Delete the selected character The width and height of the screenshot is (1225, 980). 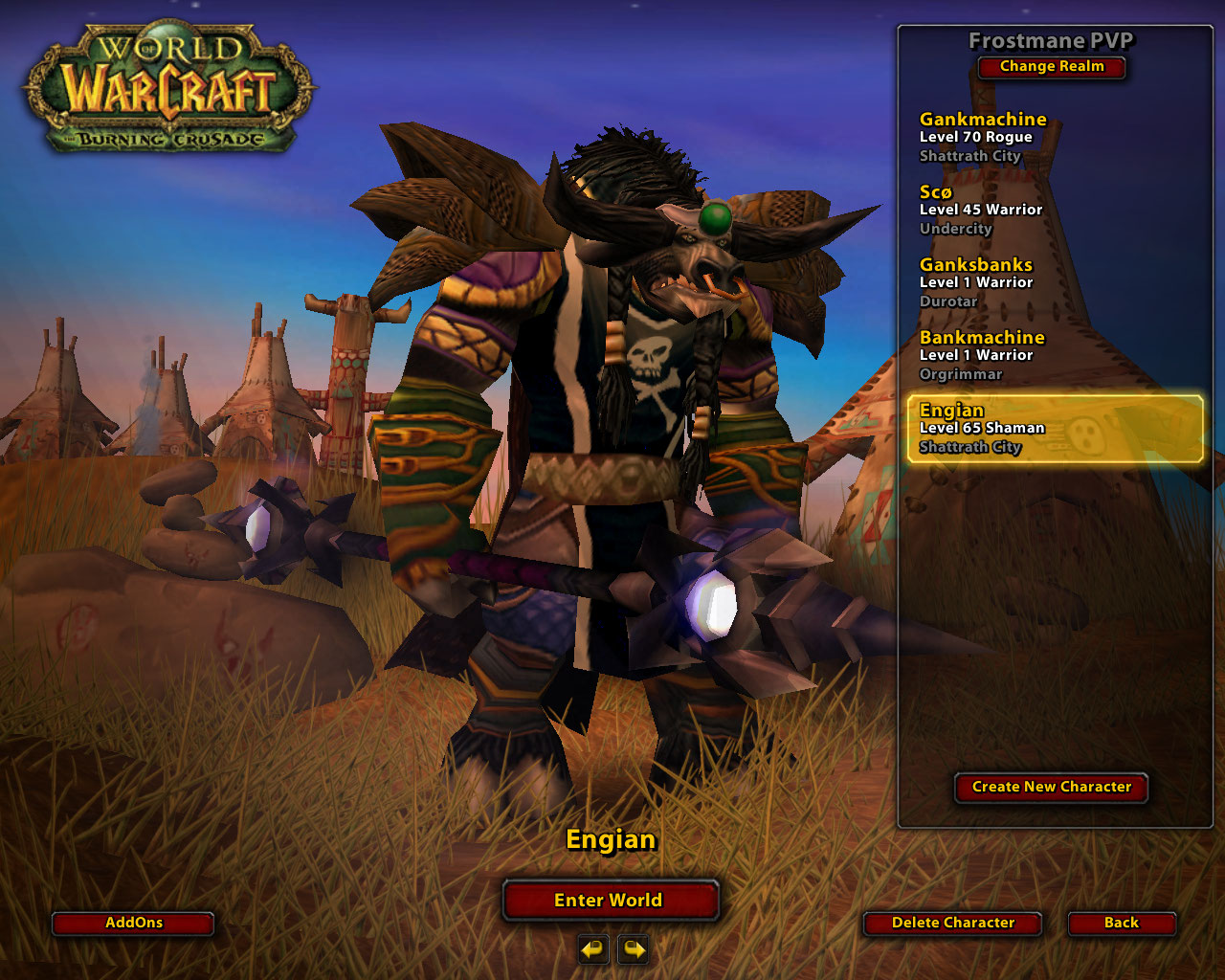point(952,923)
